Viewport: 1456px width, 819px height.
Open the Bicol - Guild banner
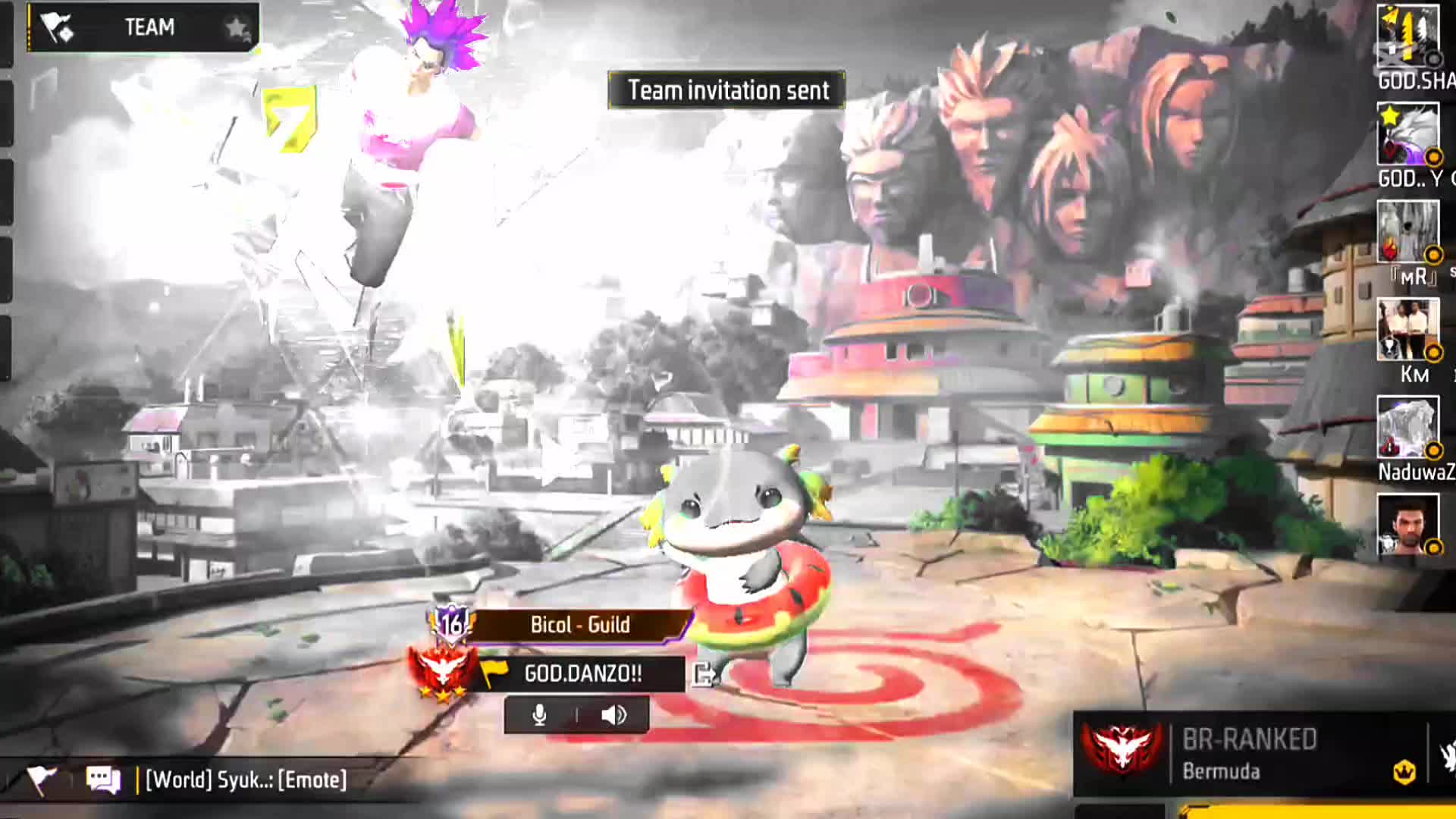[x=580, y=625]
